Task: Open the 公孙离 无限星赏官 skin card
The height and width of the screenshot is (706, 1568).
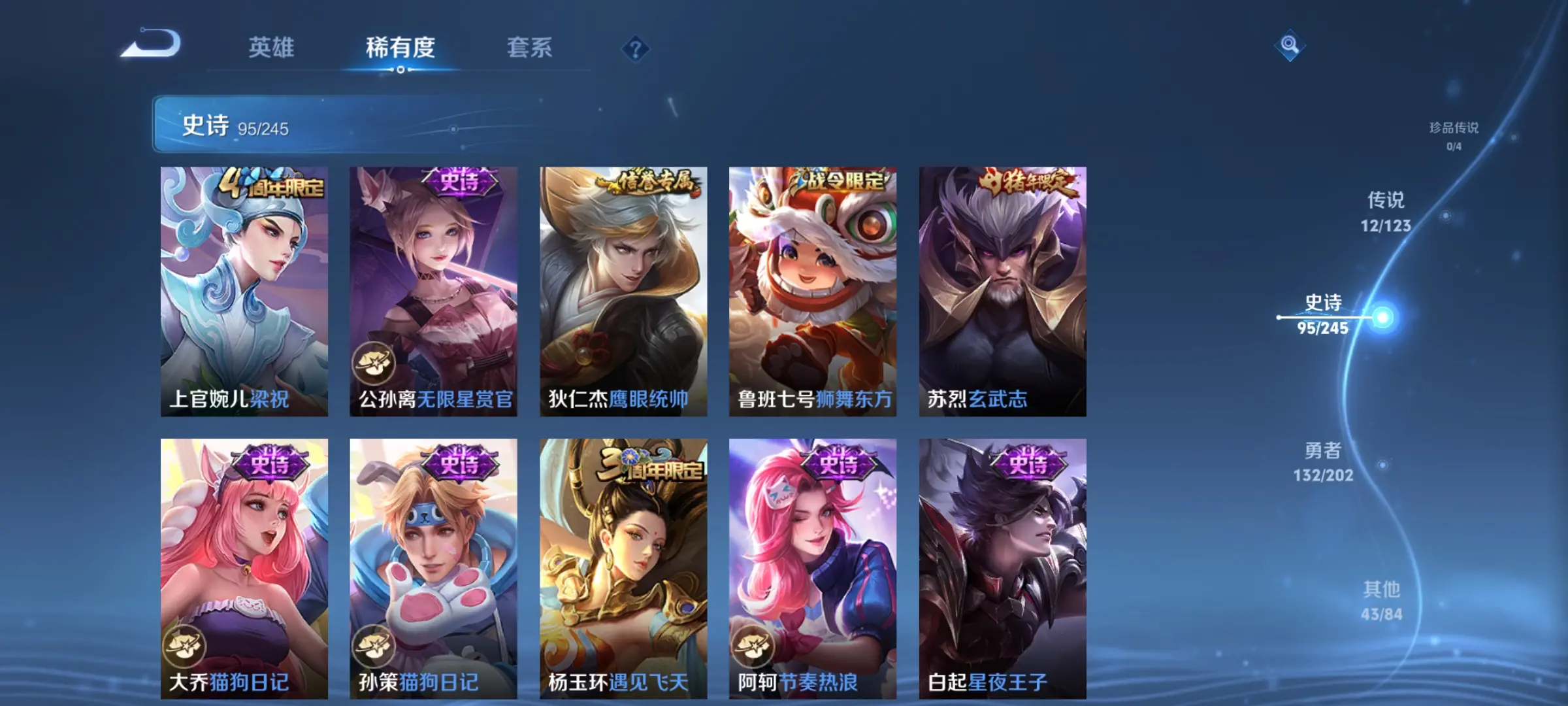Action: [x=433, y=291]
